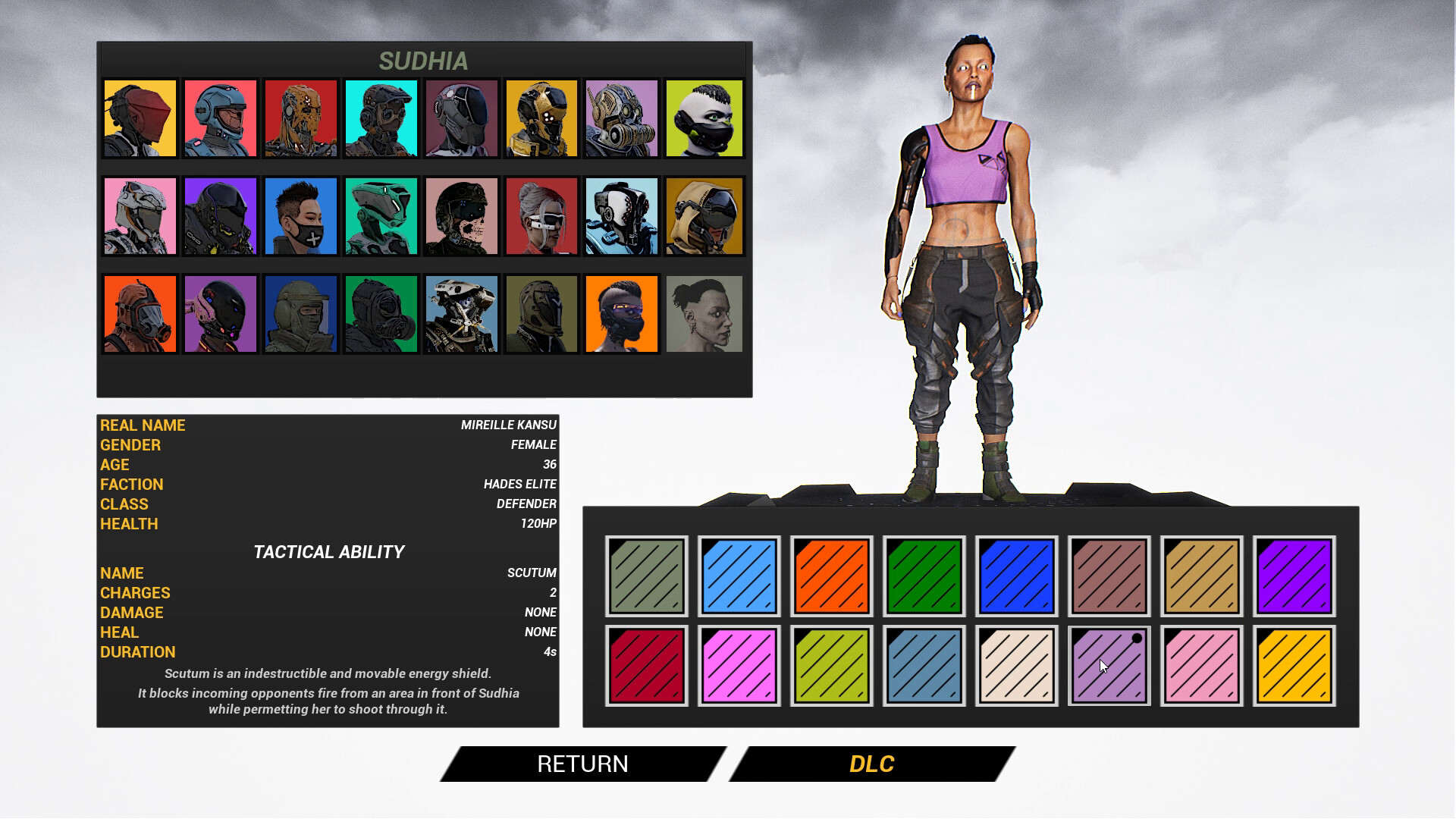Select the skull-faced soldier helmet portrait
This screenshot has width=1456, height=819.
[463, 216]
